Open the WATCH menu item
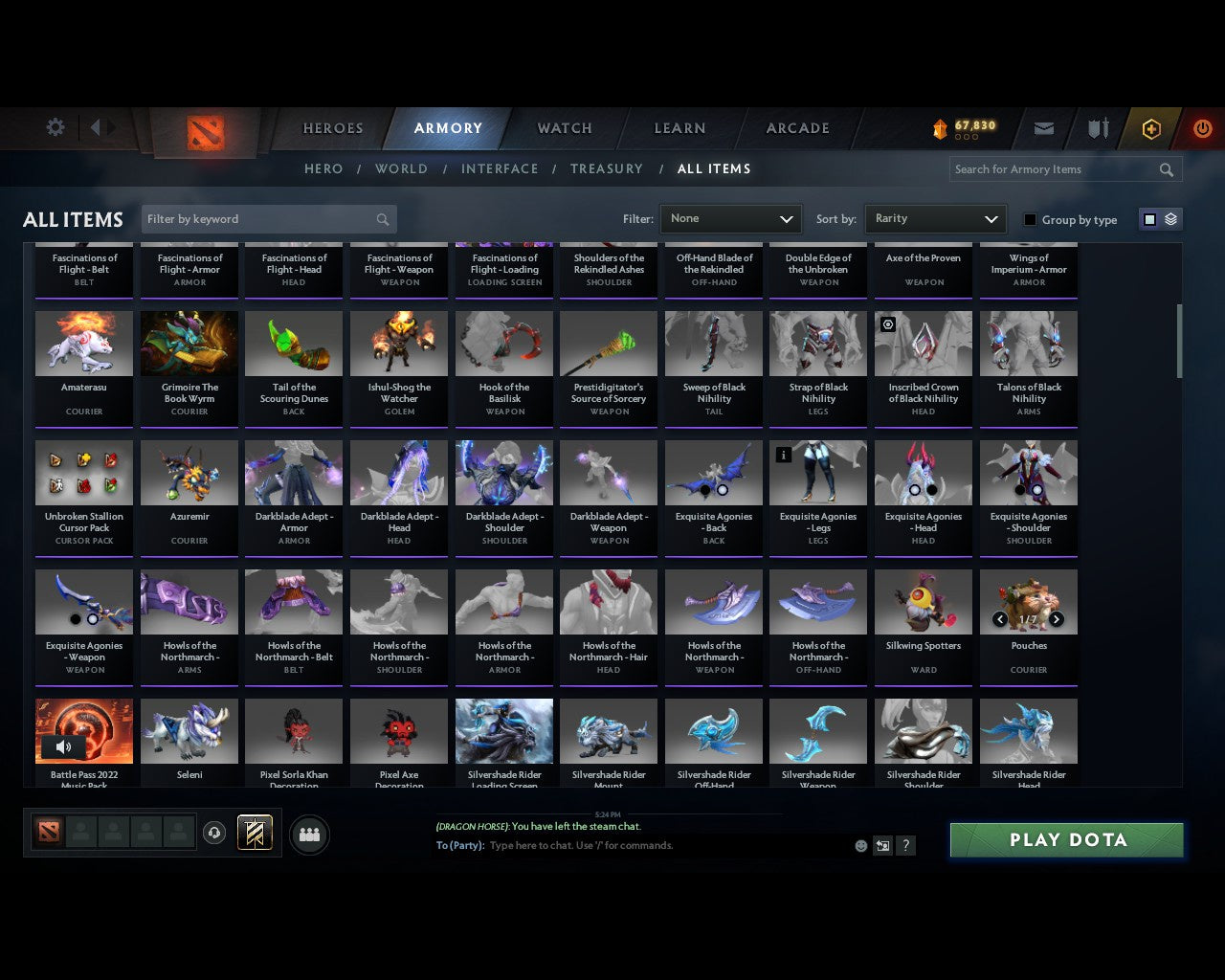Screen dimensions: 1225x980 click(564, 128)
